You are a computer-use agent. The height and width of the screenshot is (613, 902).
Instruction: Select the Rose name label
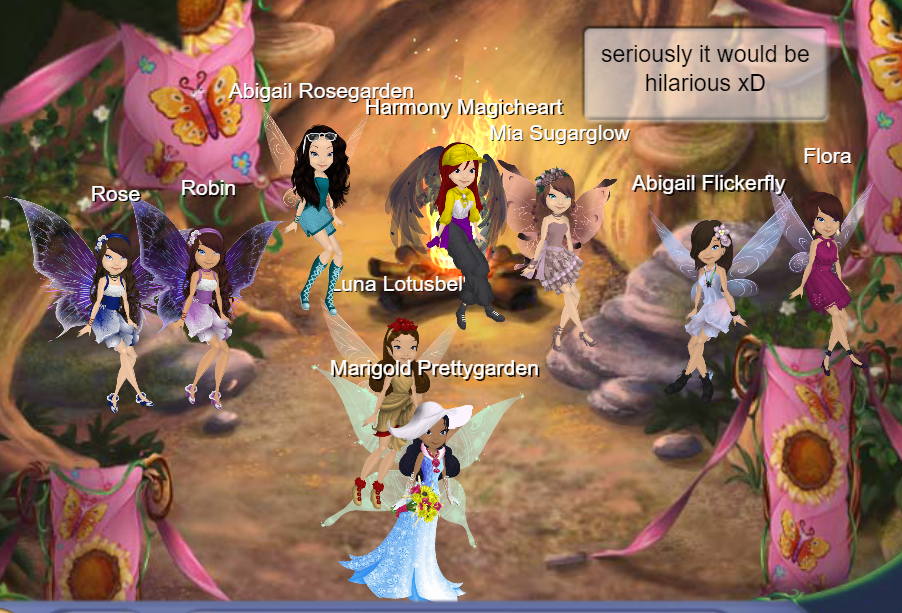[115, 193]
